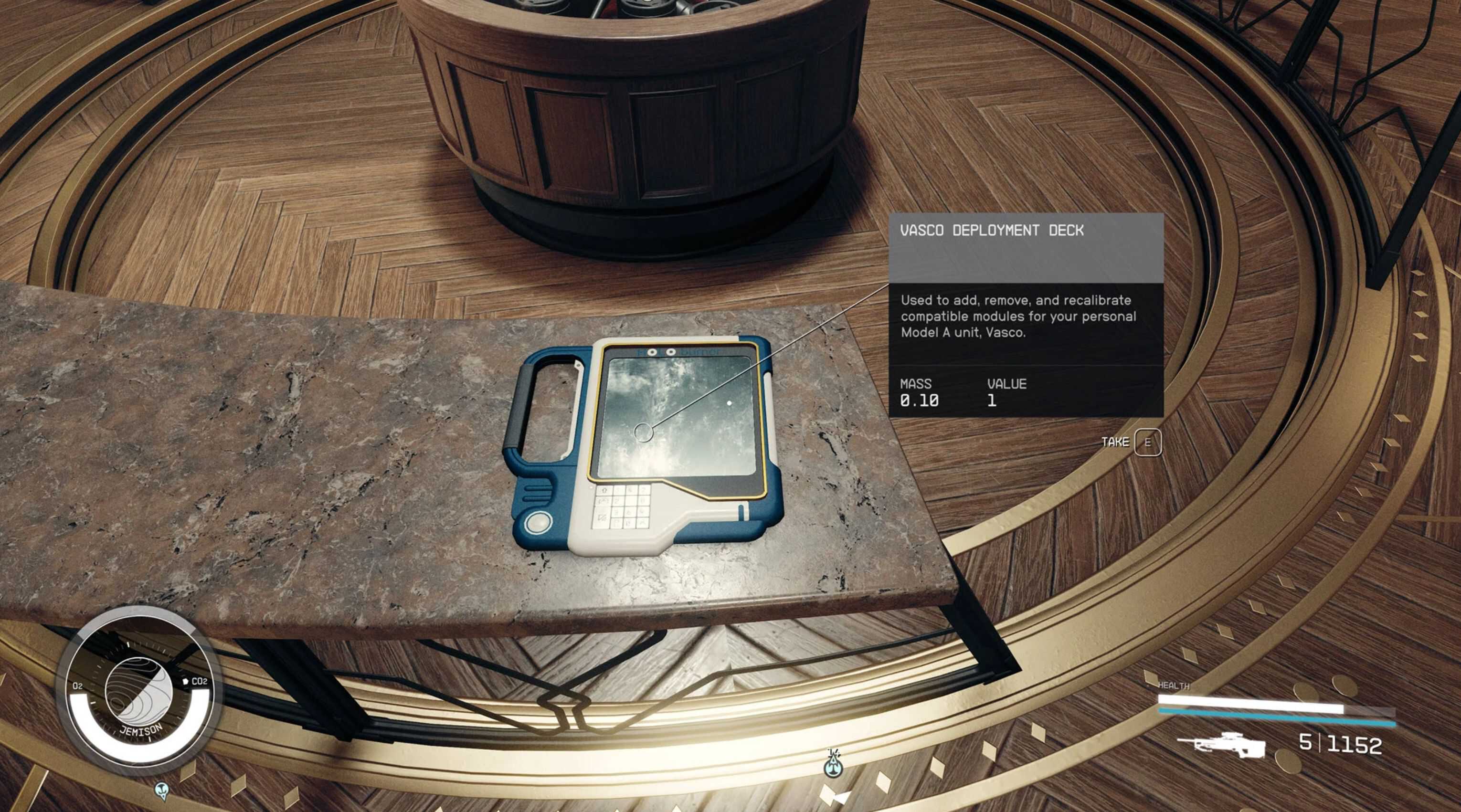Select the equipped rifle weapon icon
Viewport: 1461px width, 812px height.
[x=1221, y=745]
